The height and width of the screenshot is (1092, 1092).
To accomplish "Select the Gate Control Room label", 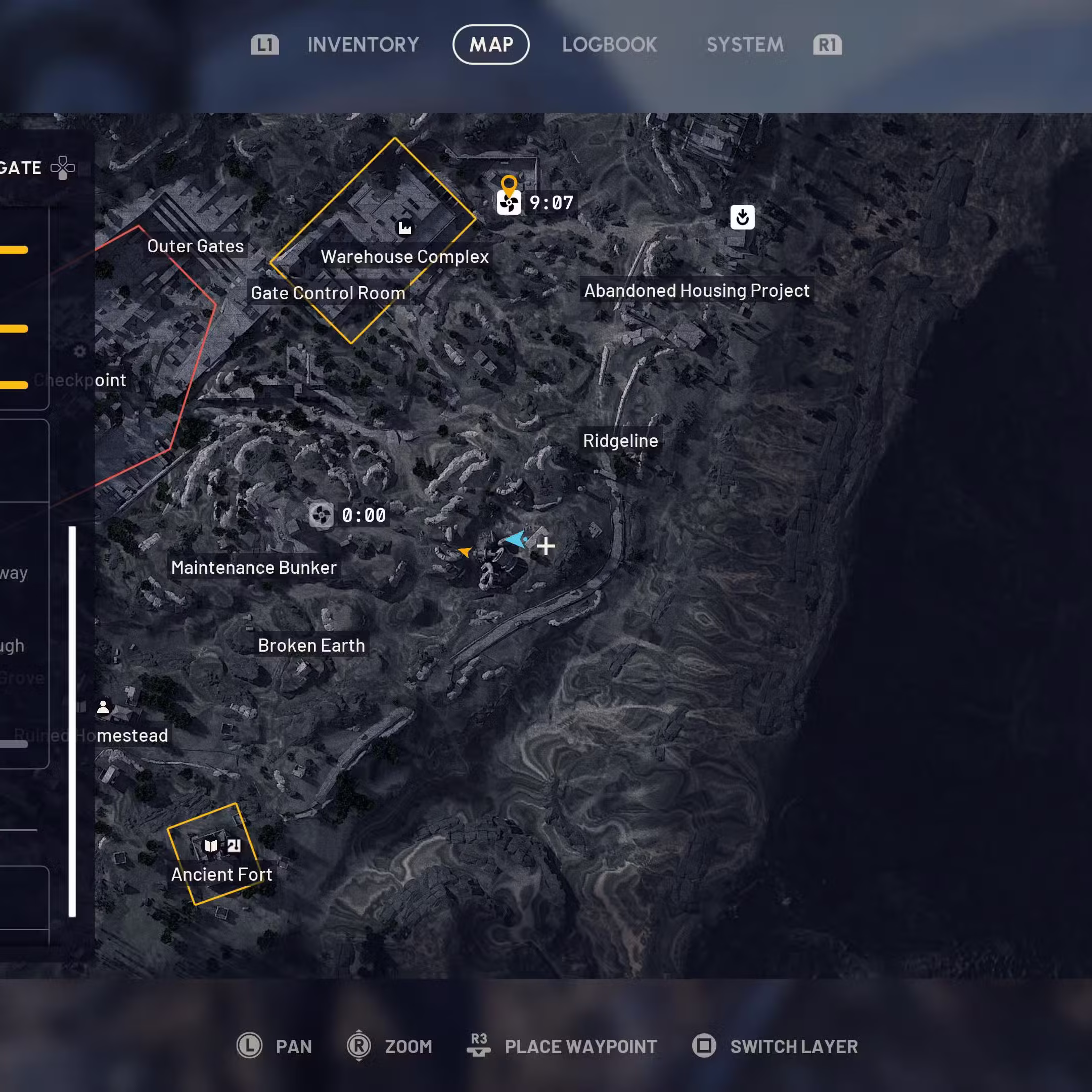I will tap(328, 293).
